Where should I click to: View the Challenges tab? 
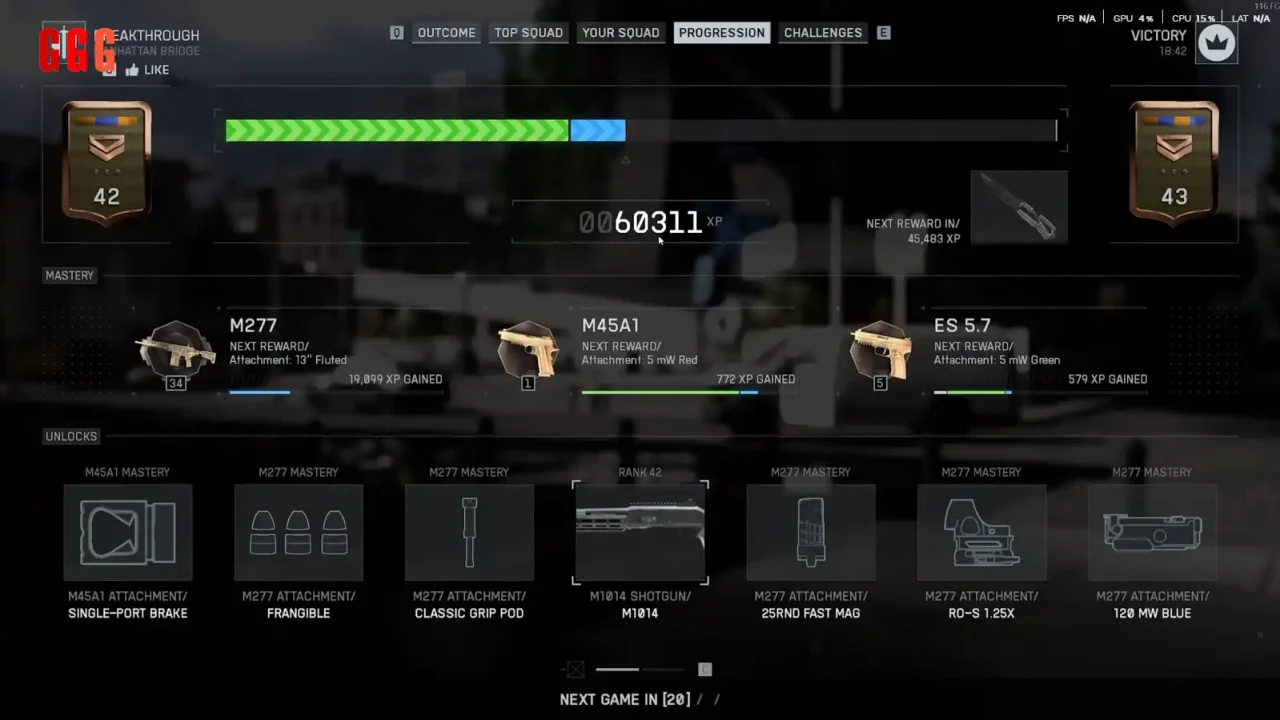tap(822, 33)
